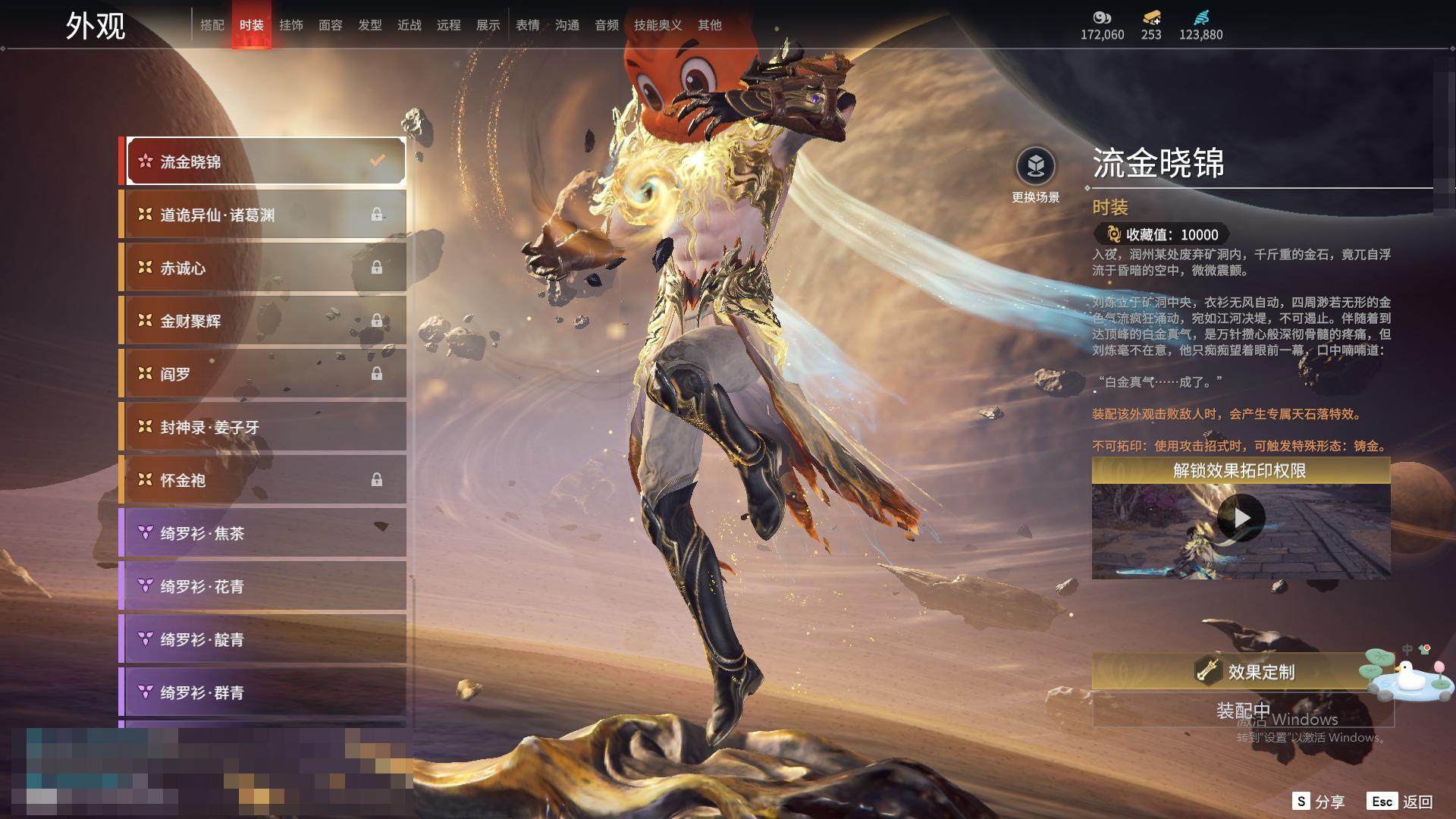Select the 绮罗衫·花青 outfit

(262, 586)
